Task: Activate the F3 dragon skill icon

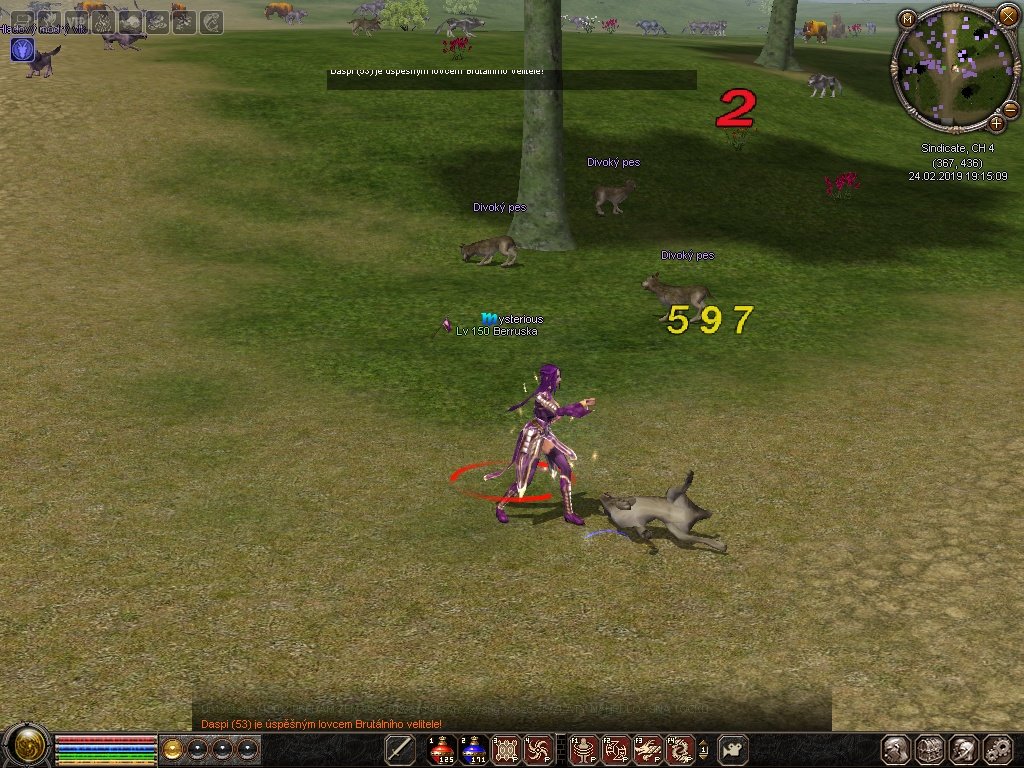Action: 647,749
